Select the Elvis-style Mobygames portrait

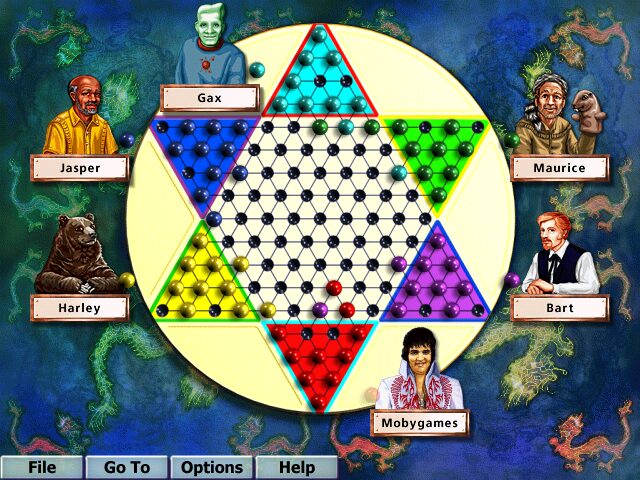(420, 369)
